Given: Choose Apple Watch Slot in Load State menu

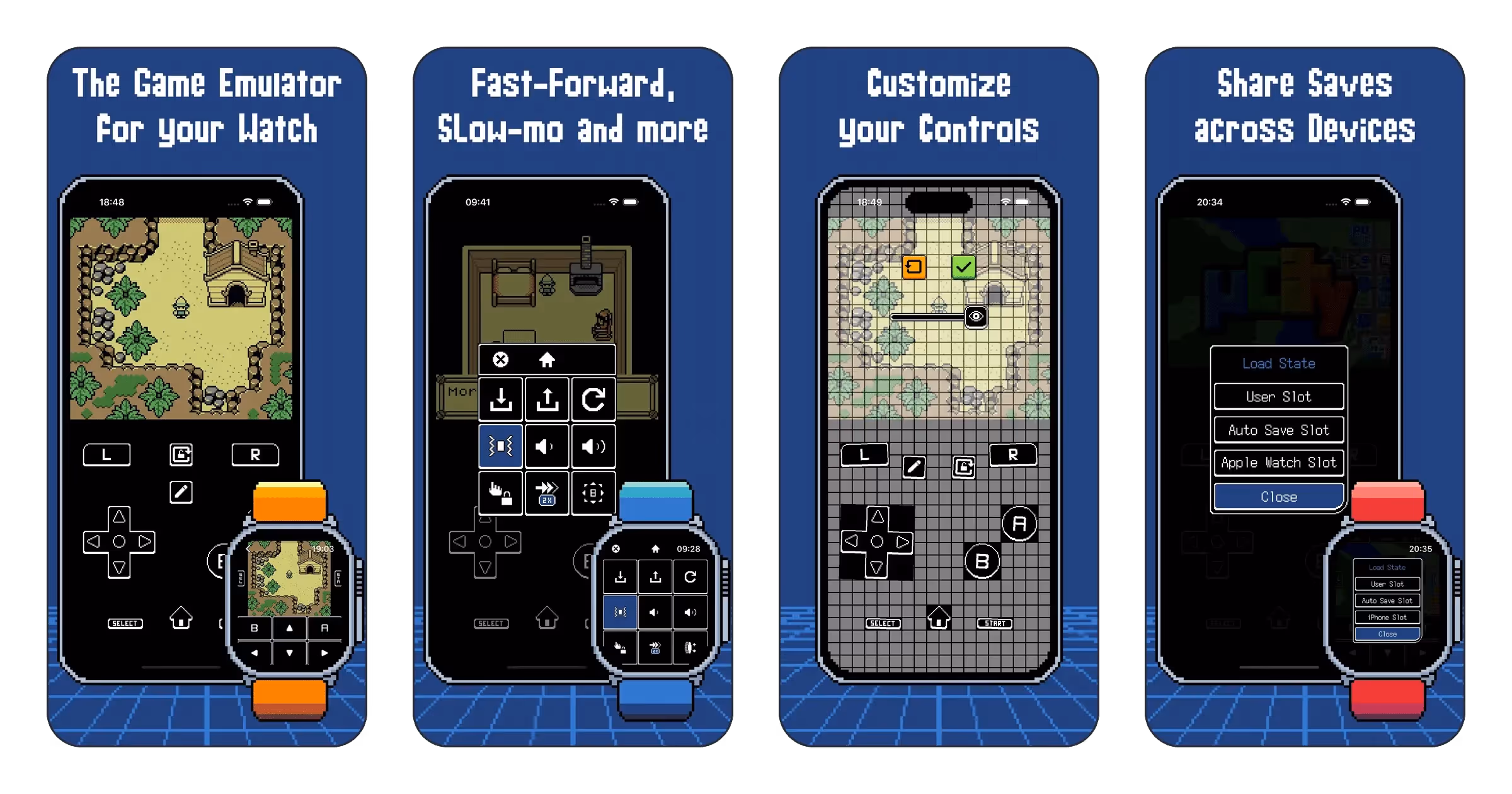Looking at the screenshot, I should click(x=1279, y=462).
